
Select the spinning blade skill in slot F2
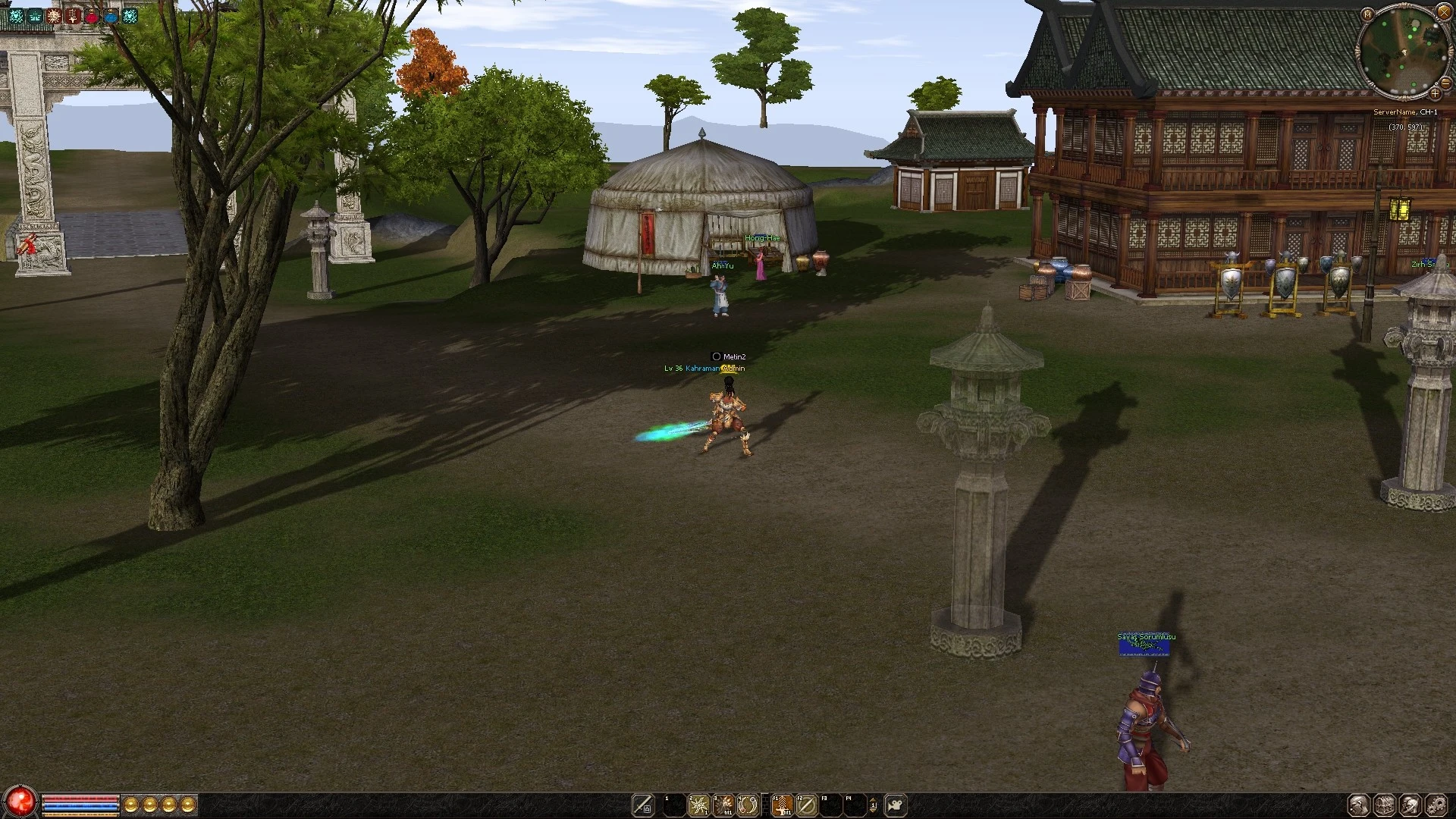806,805
